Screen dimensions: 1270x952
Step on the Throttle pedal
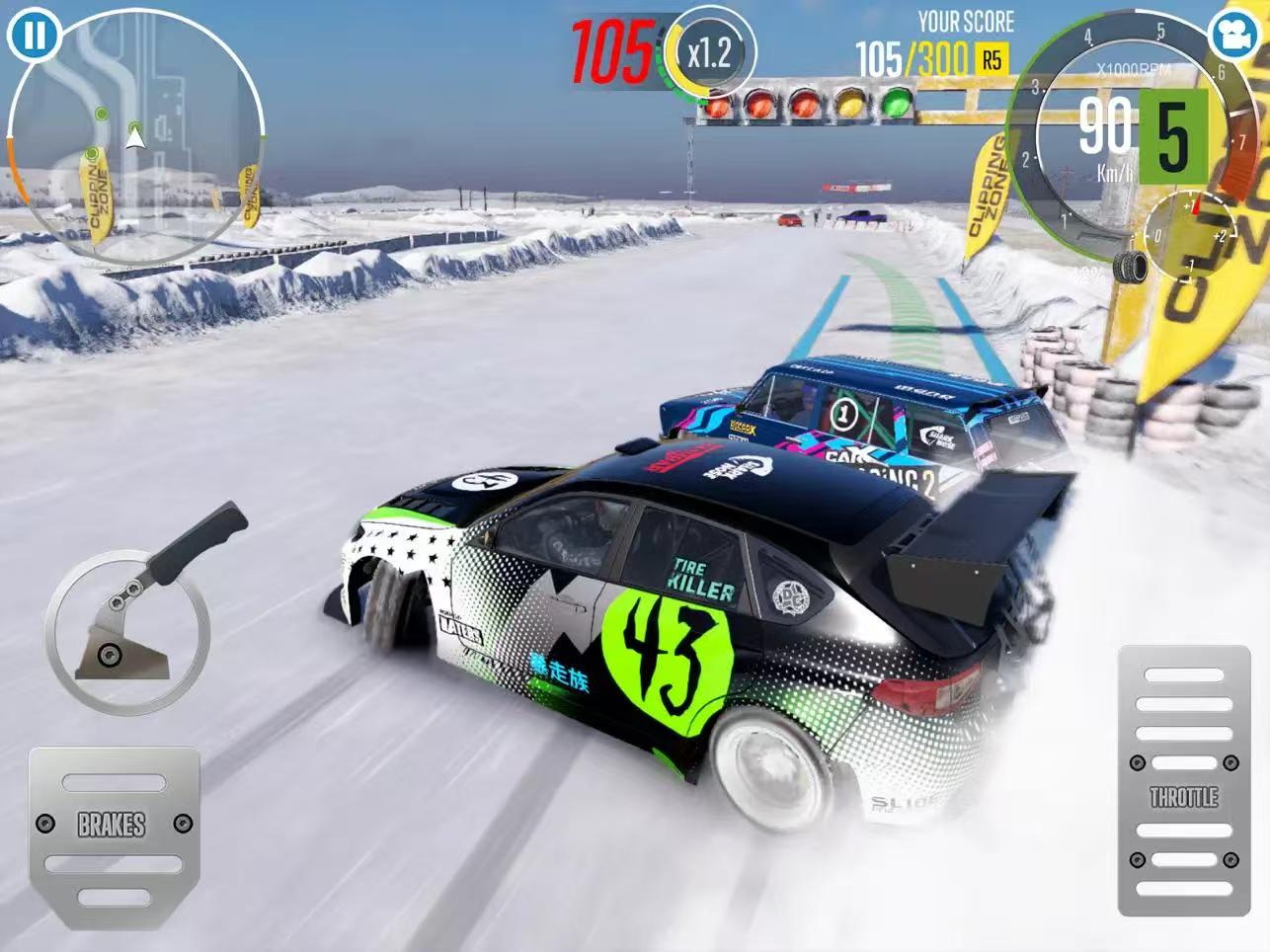click(1183, 780)
